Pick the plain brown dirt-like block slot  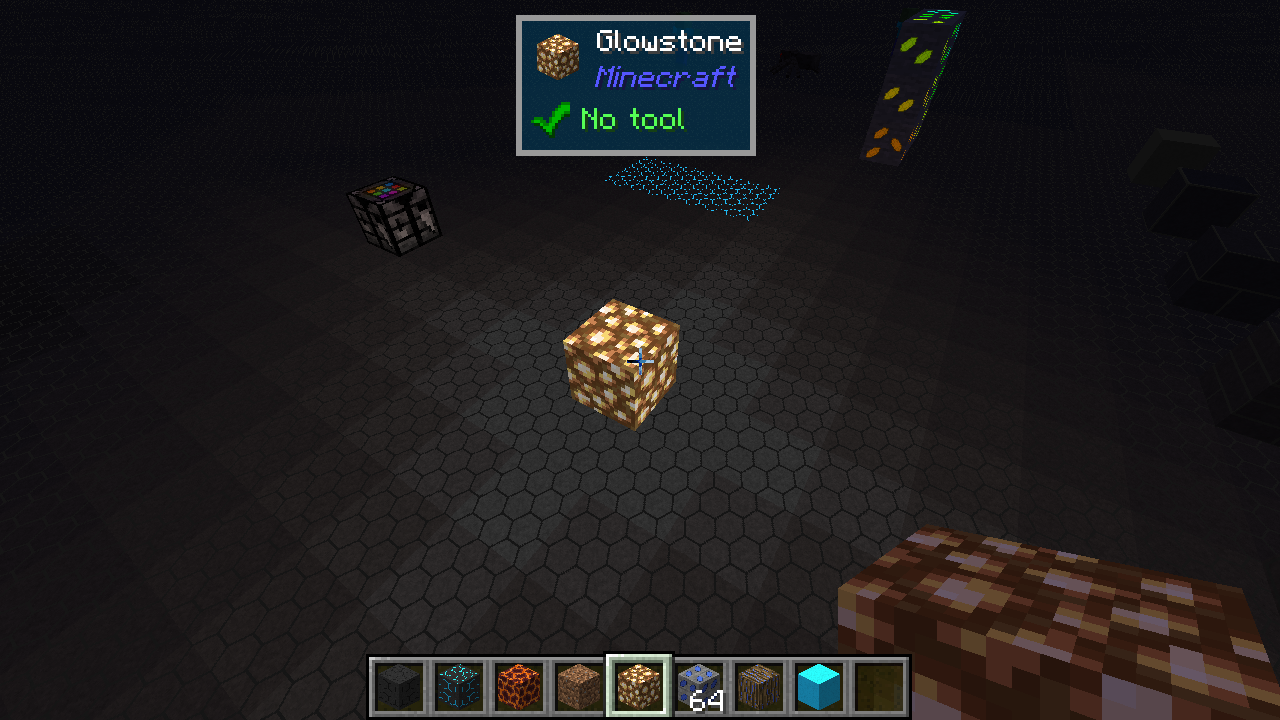(579, 687)
